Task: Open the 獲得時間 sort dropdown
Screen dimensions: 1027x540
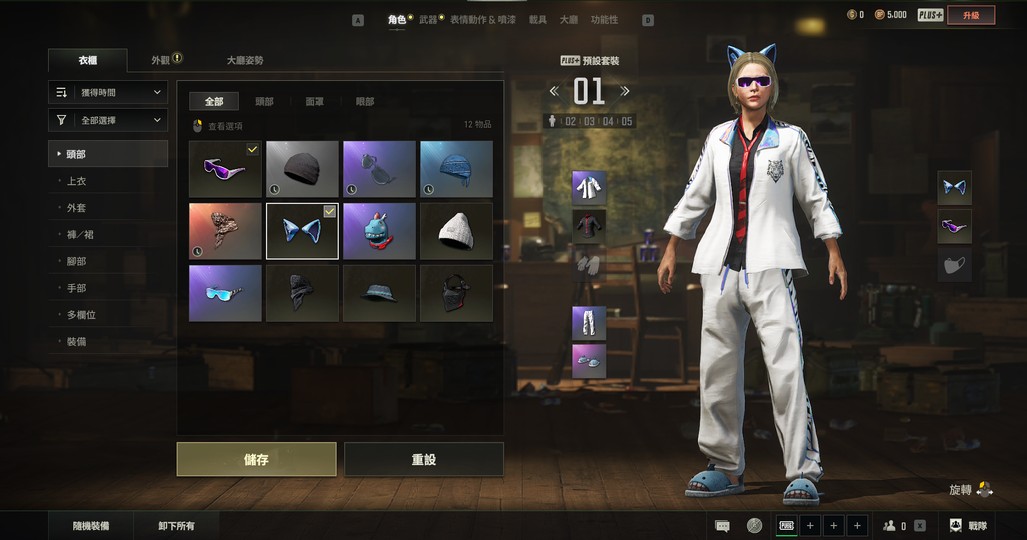Action: 108,92
